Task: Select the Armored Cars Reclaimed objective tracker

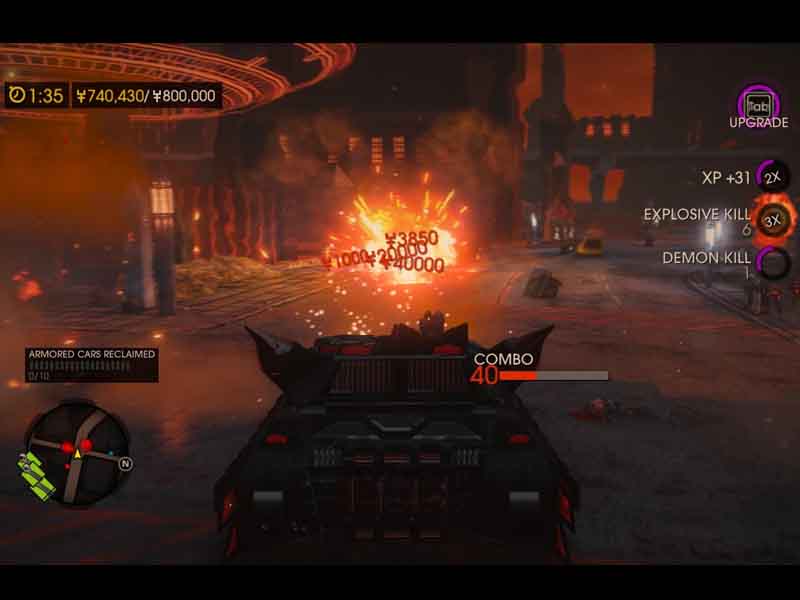Action: coord(91,364)
